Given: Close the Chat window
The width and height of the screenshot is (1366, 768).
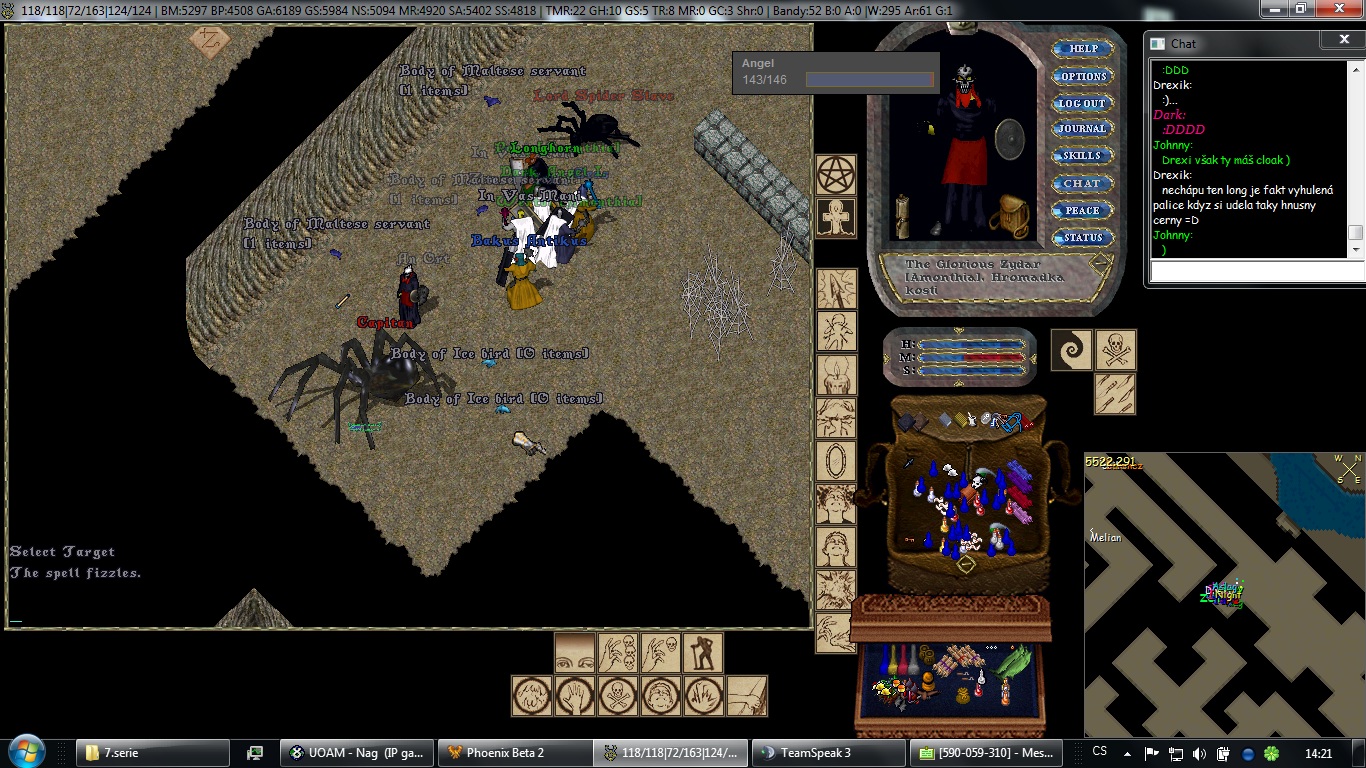Looking at the screenshot, I should [x=1343, y=40].
